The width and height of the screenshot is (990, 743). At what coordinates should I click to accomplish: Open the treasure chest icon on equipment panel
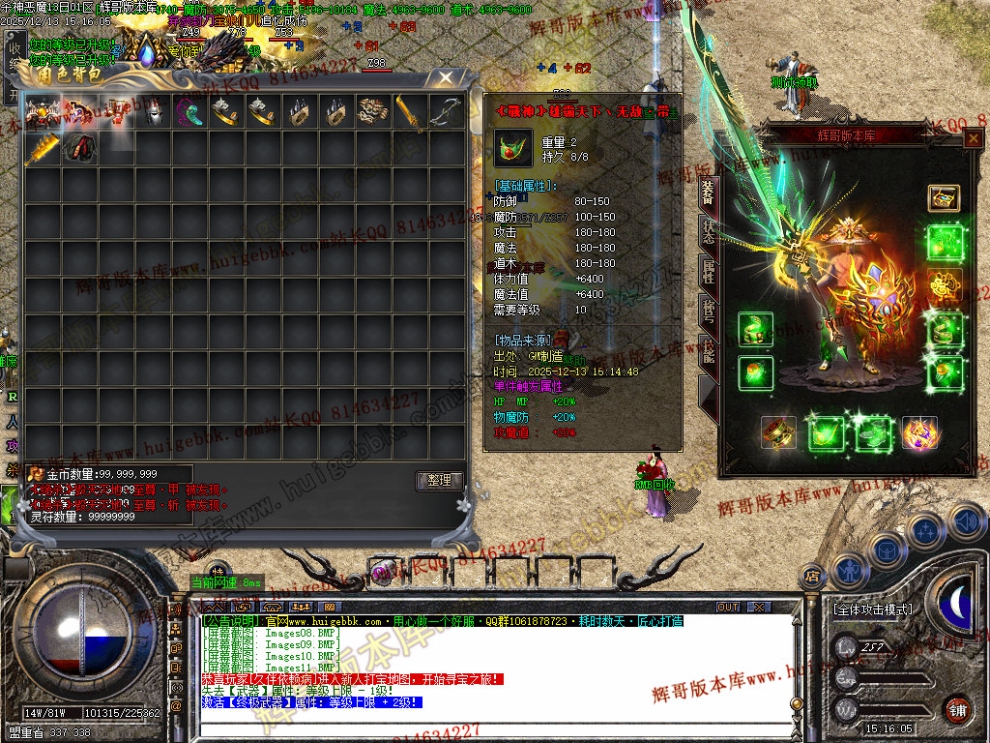943,198
